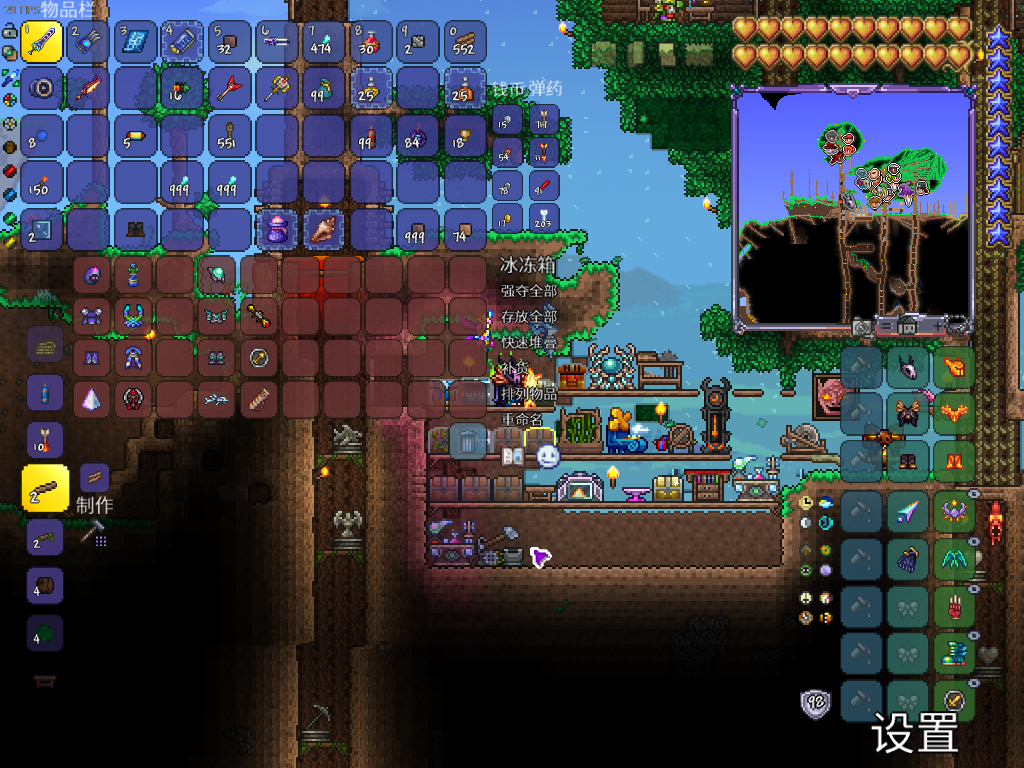The width and height of the screenshot is (1024, 768).
Task: Take the fish item from the chest
Action: coord(216,400)
